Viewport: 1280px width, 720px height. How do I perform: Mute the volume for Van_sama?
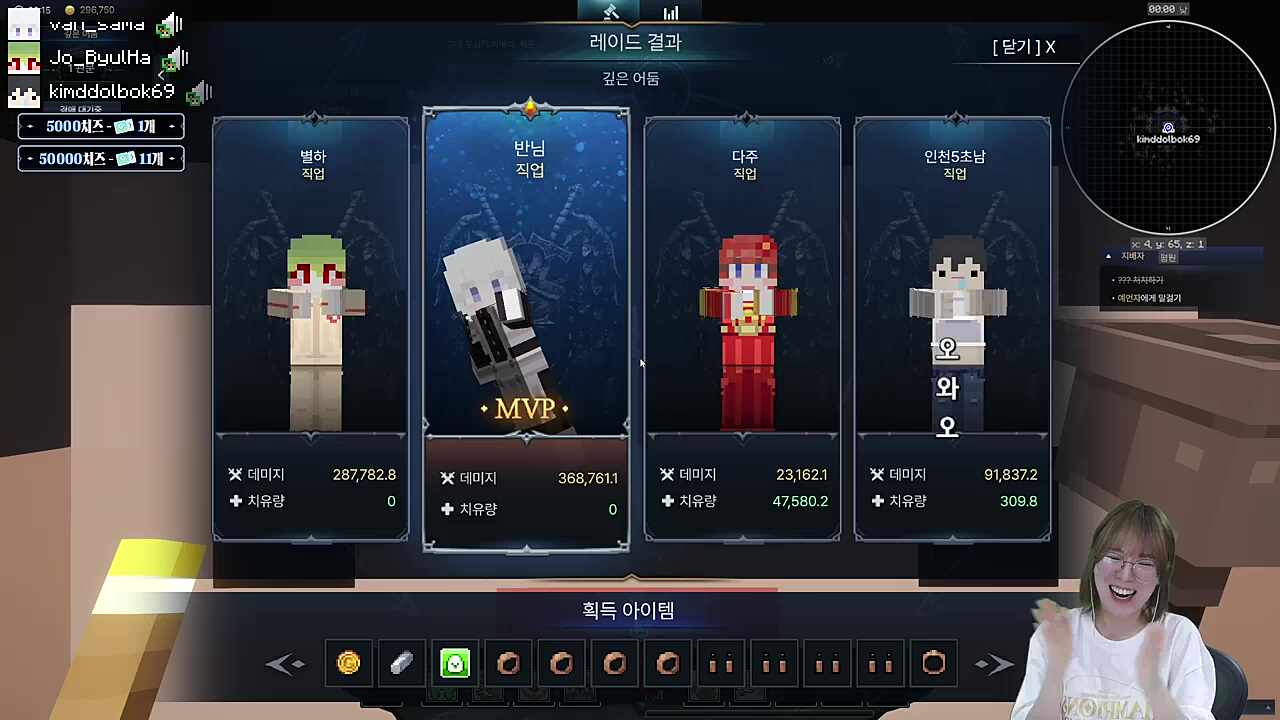pyautogui.click(x=168, y=24)
